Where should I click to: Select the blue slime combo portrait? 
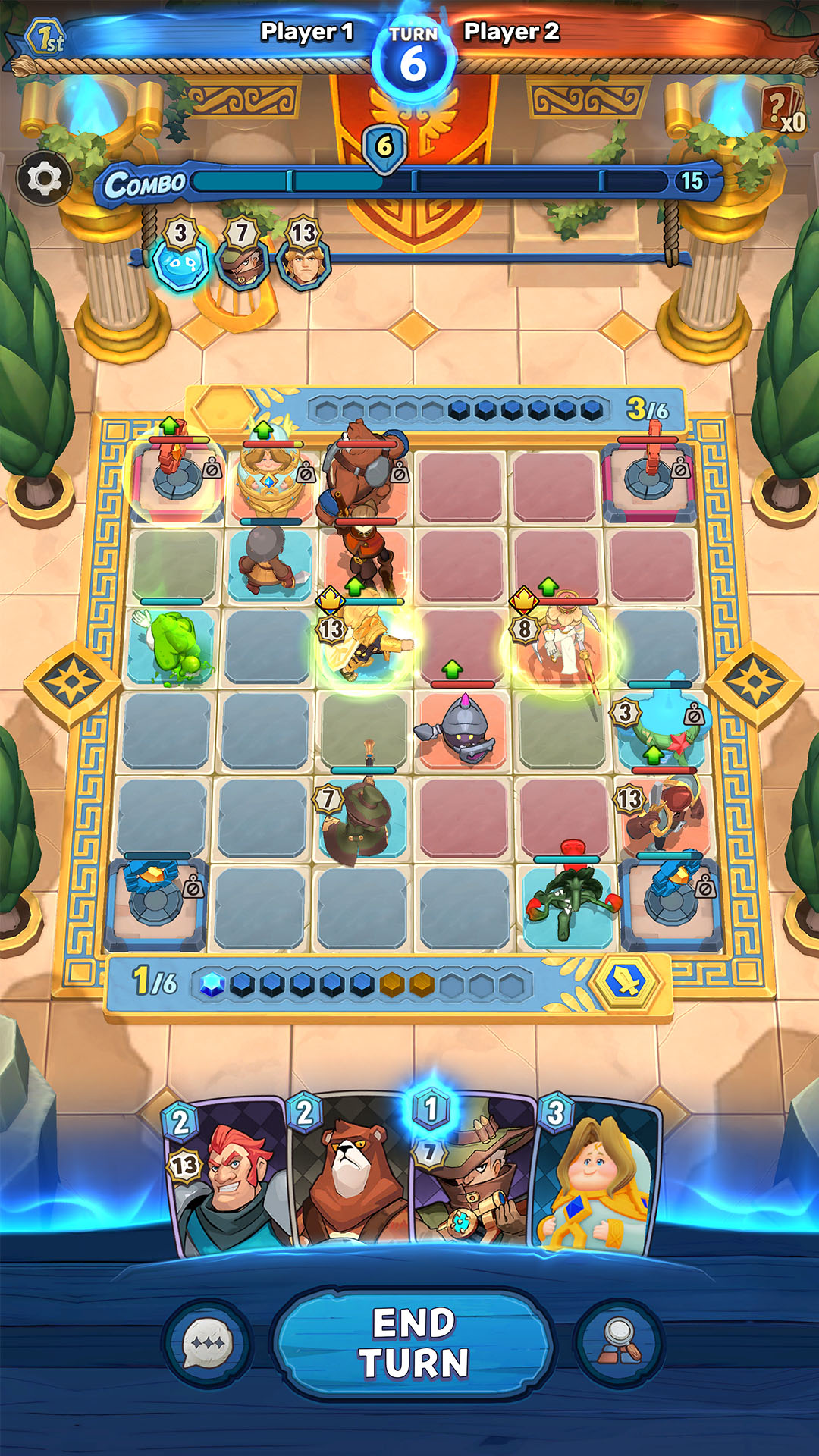click(180, 262)
